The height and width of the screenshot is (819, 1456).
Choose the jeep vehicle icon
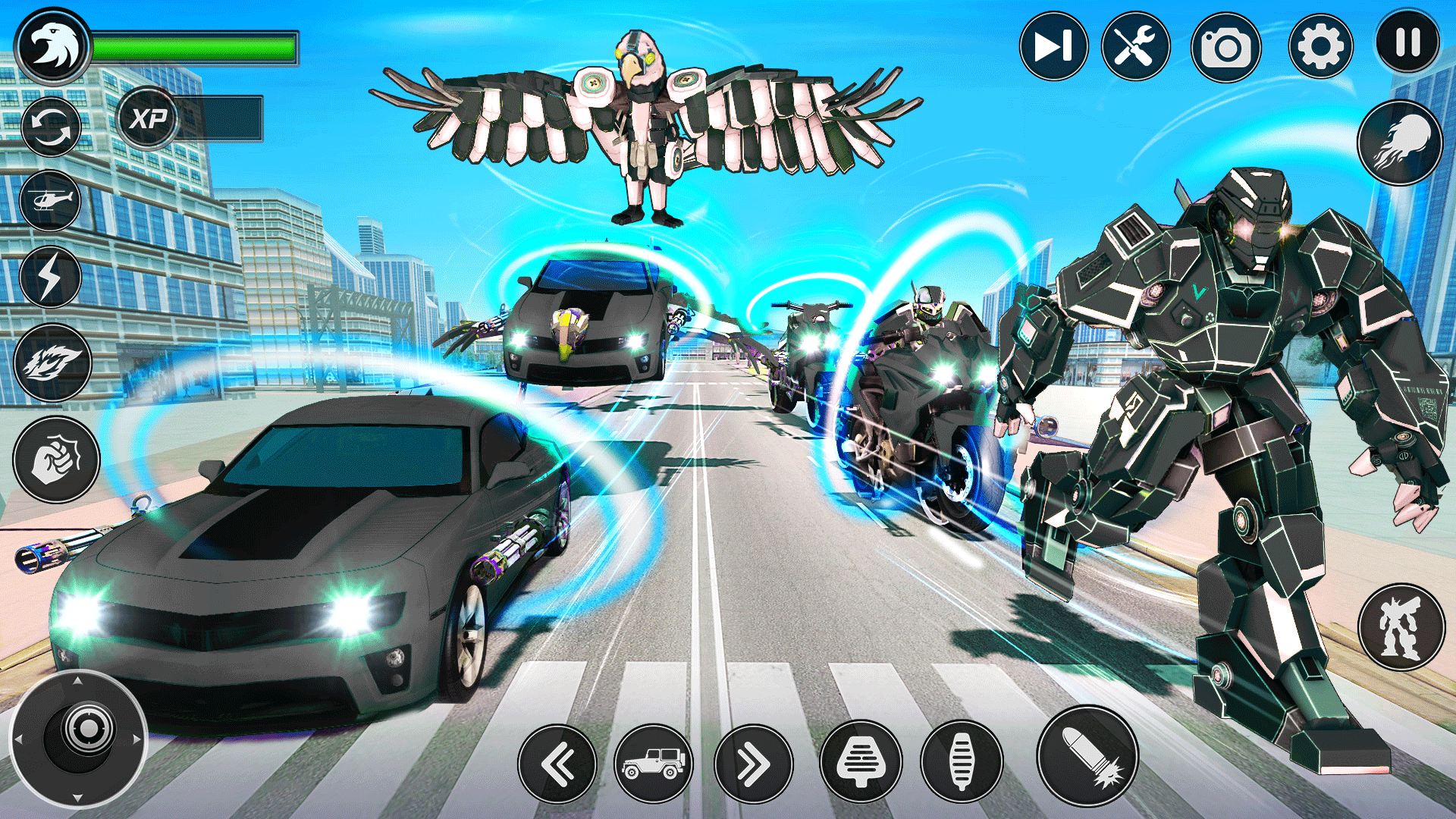(x=653, y=764)
